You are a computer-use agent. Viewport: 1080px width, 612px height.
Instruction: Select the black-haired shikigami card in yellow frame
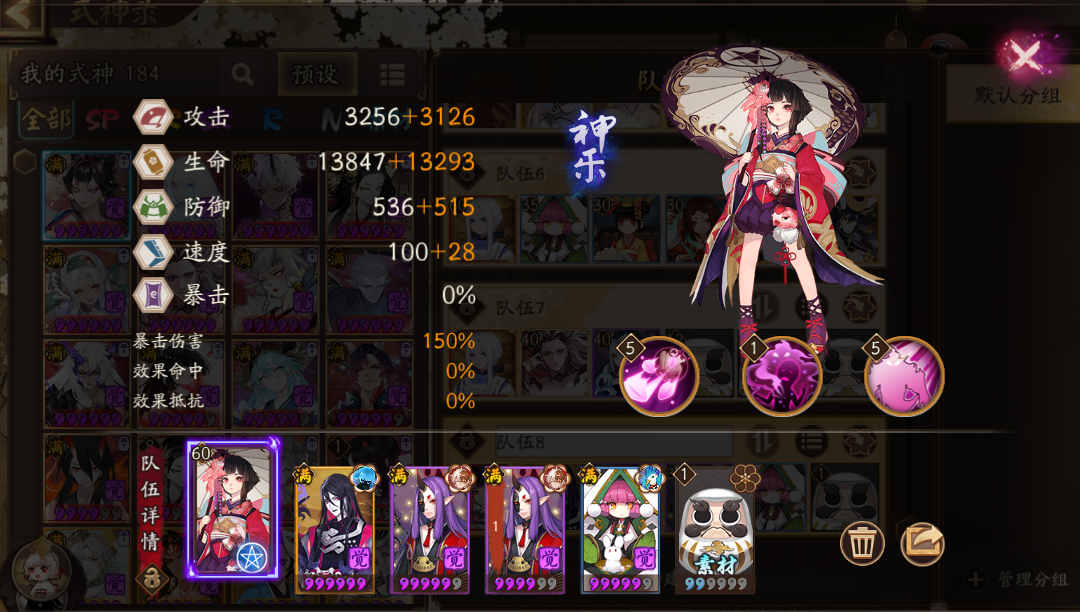click(x=335, y=530)
